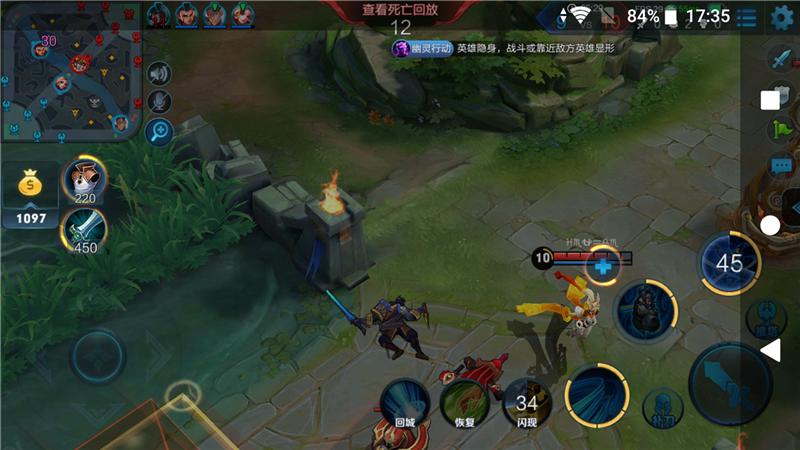Open the gold bag shop button
This screenshot has height=450, width=800.
[x=31, y=184]
